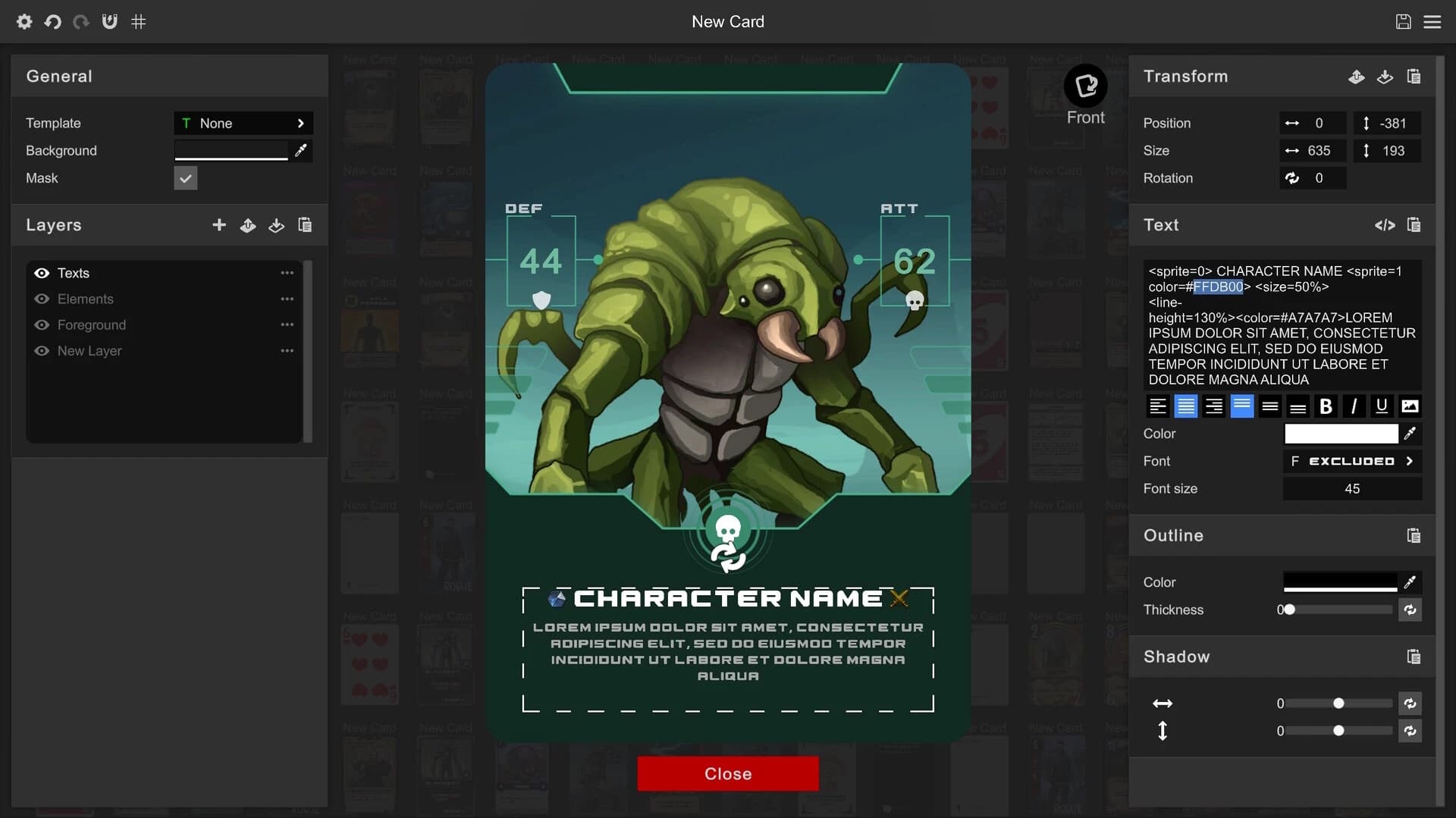Open the hamburger menu
This screenshot has height=818, width=1456.
click(x=1432, y=21)
